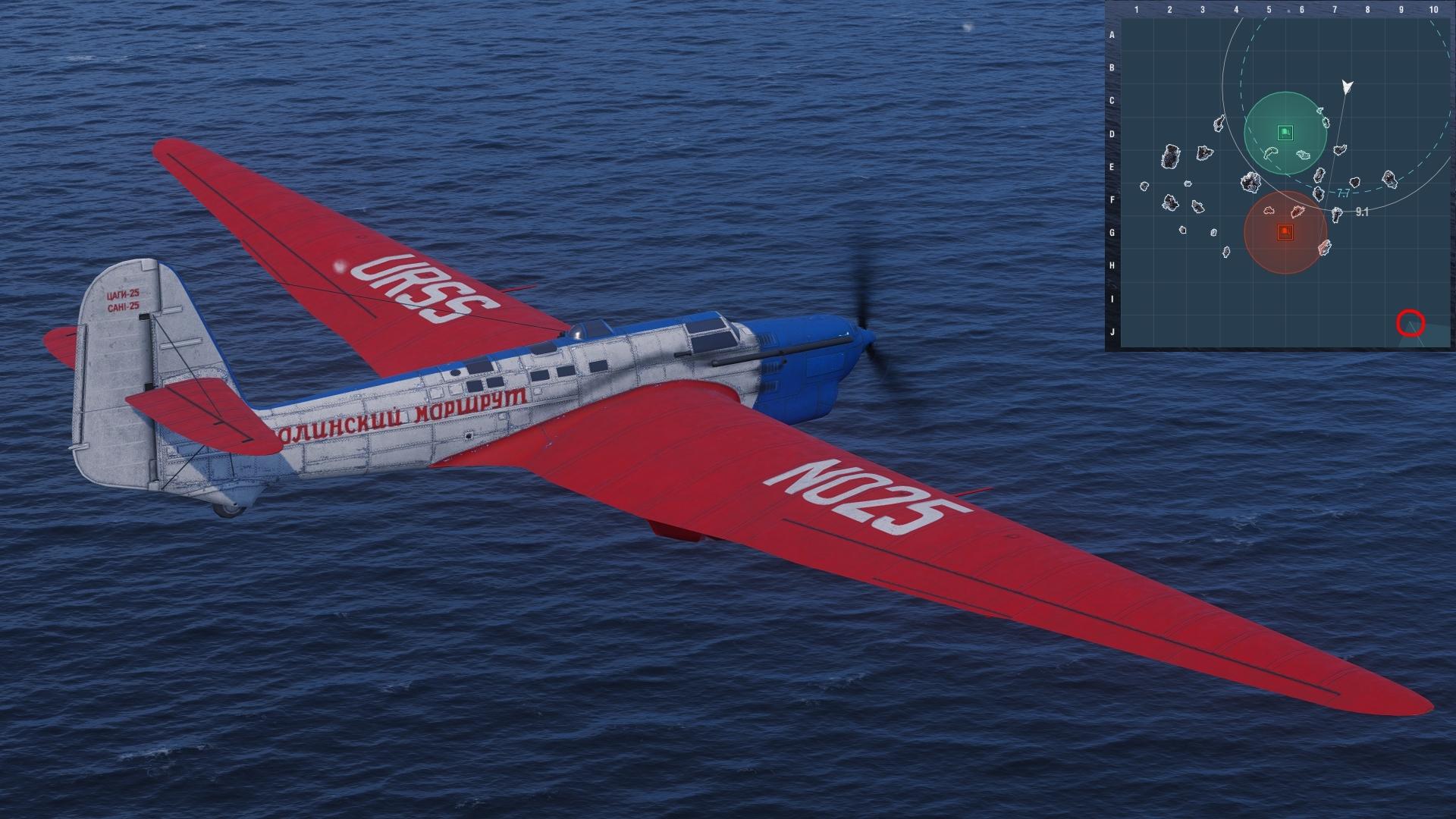This screenshot has height=819, width=1456.
Task: Select the green allied base flag on minimap
Action: [x=1285, y=133]
